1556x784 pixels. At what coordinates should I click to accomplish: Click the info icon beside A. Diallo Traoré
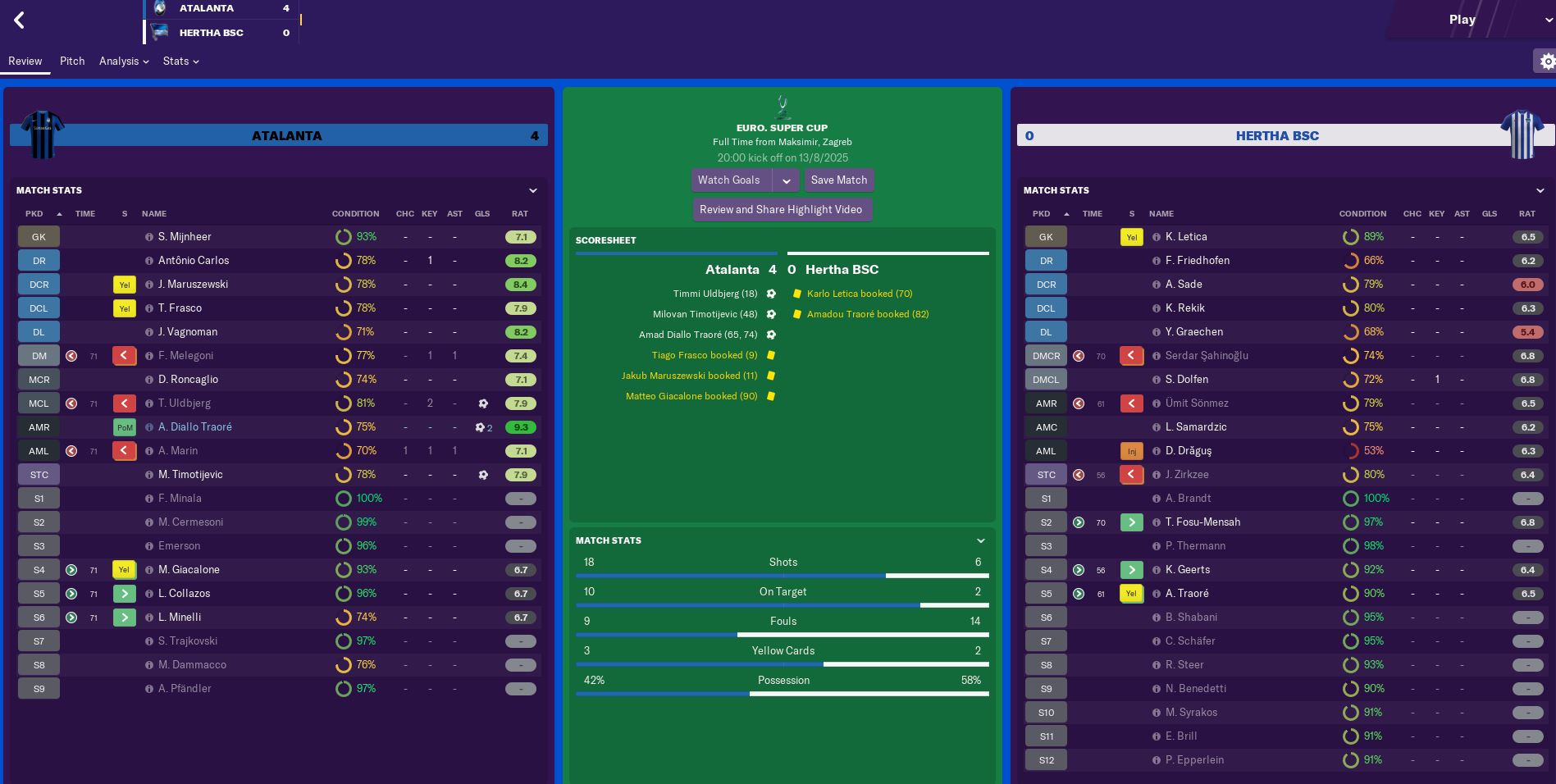click(x=148, y=426)
